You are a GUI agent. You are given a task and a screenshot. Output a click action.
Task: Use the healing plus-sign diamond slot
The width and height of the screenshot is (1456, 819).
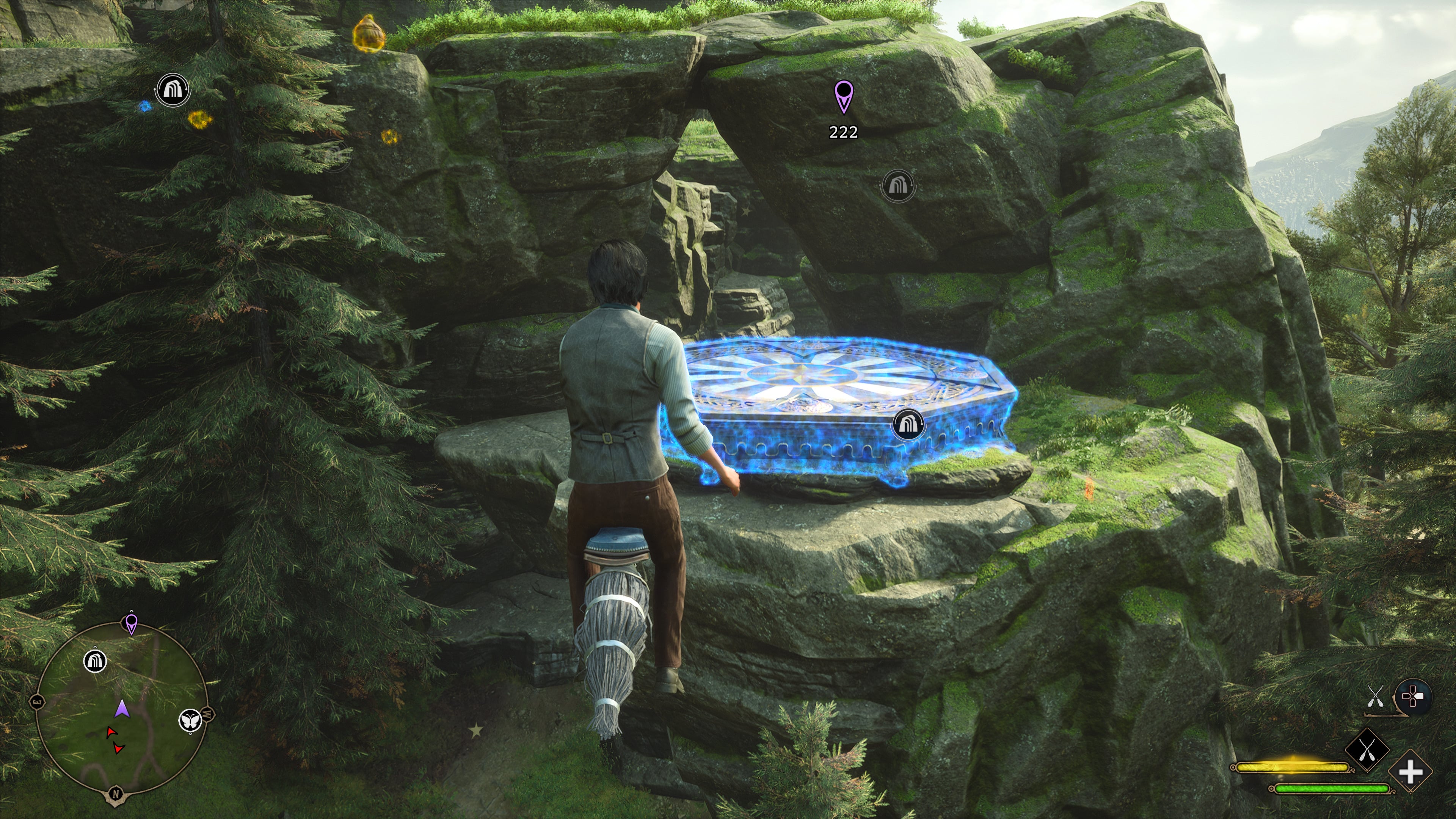point(1410,772)
